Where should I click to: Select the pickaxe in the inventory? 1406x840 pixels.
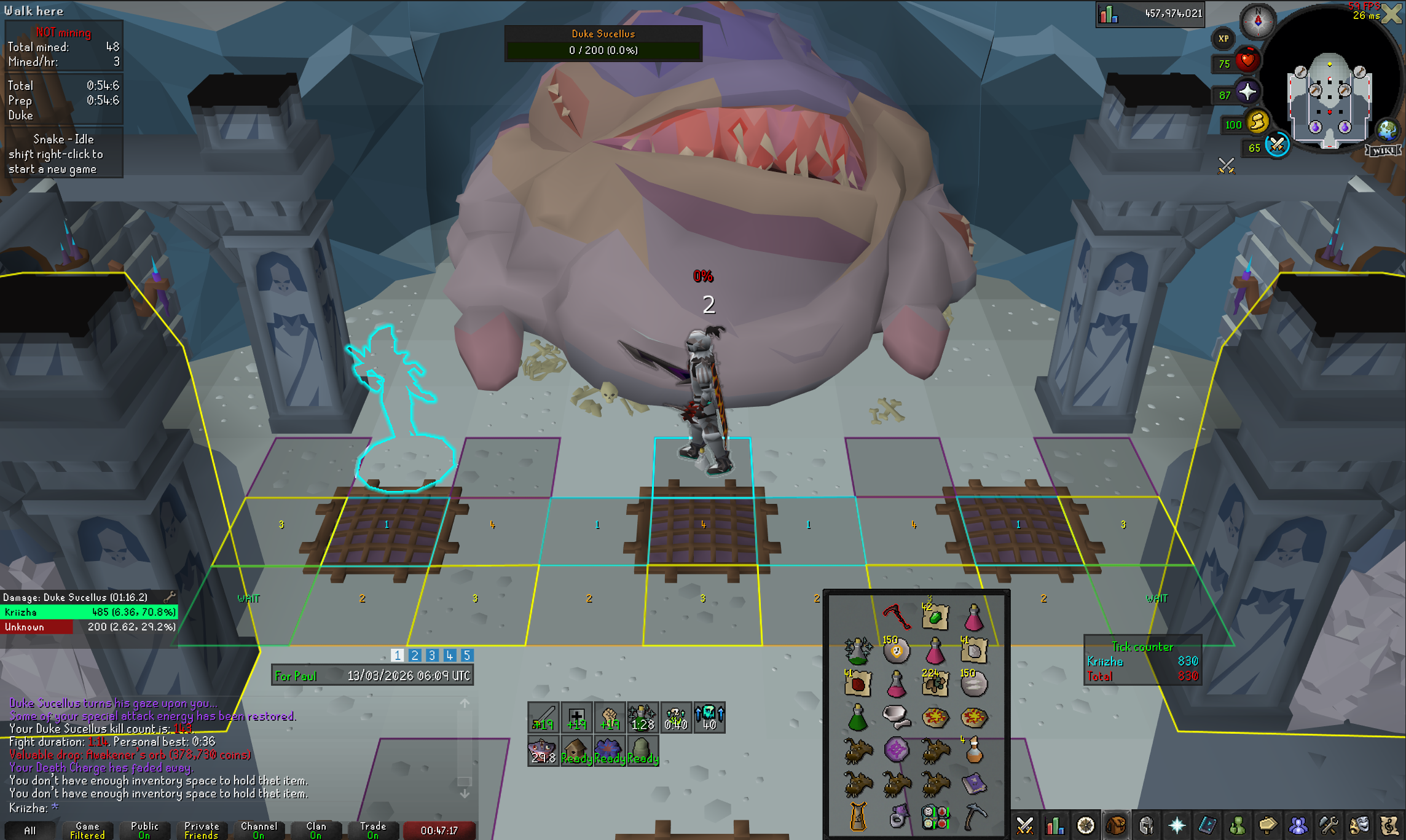coord(974,817)
